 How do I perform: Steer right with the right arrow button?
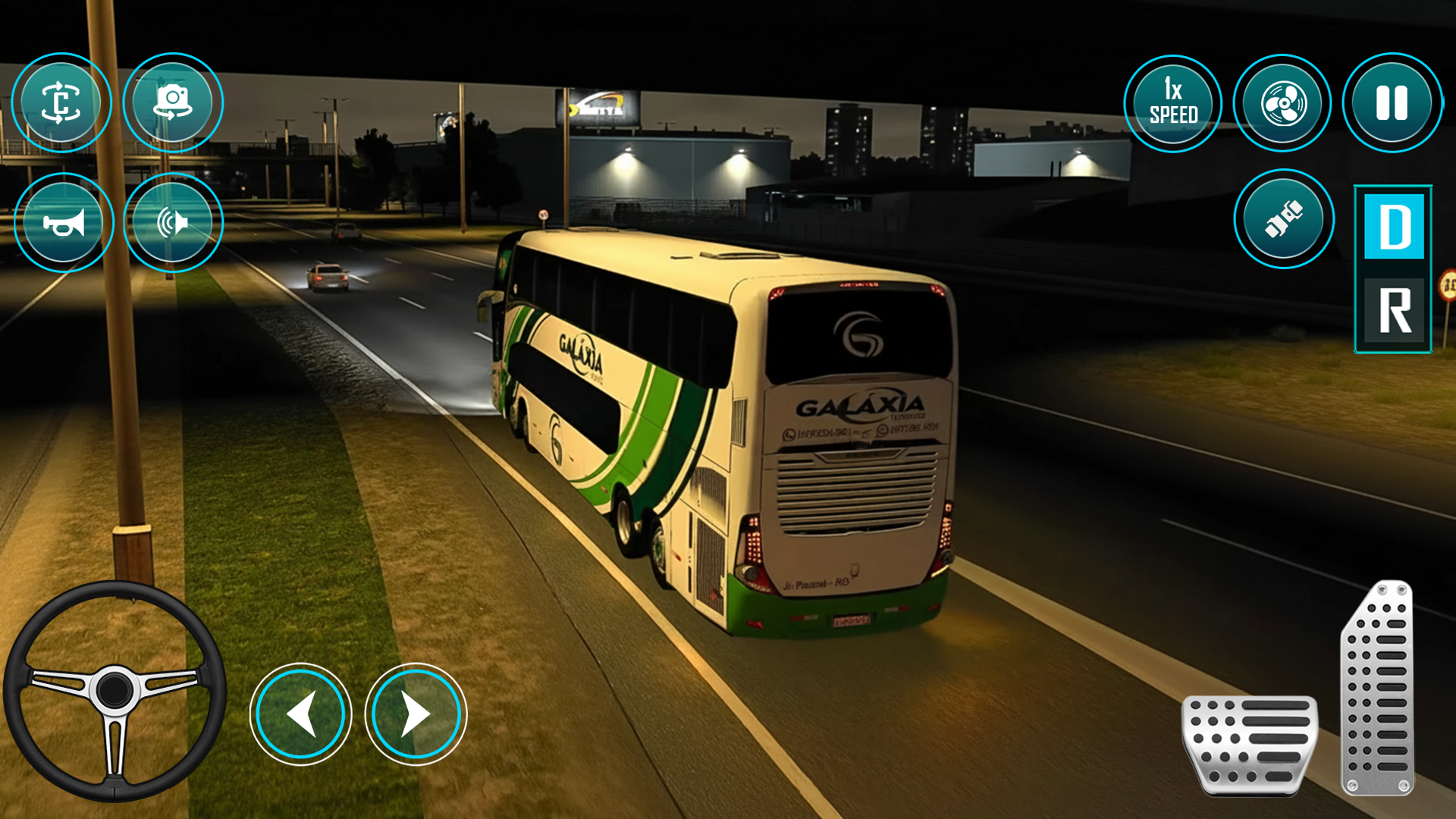click(416, 714)
